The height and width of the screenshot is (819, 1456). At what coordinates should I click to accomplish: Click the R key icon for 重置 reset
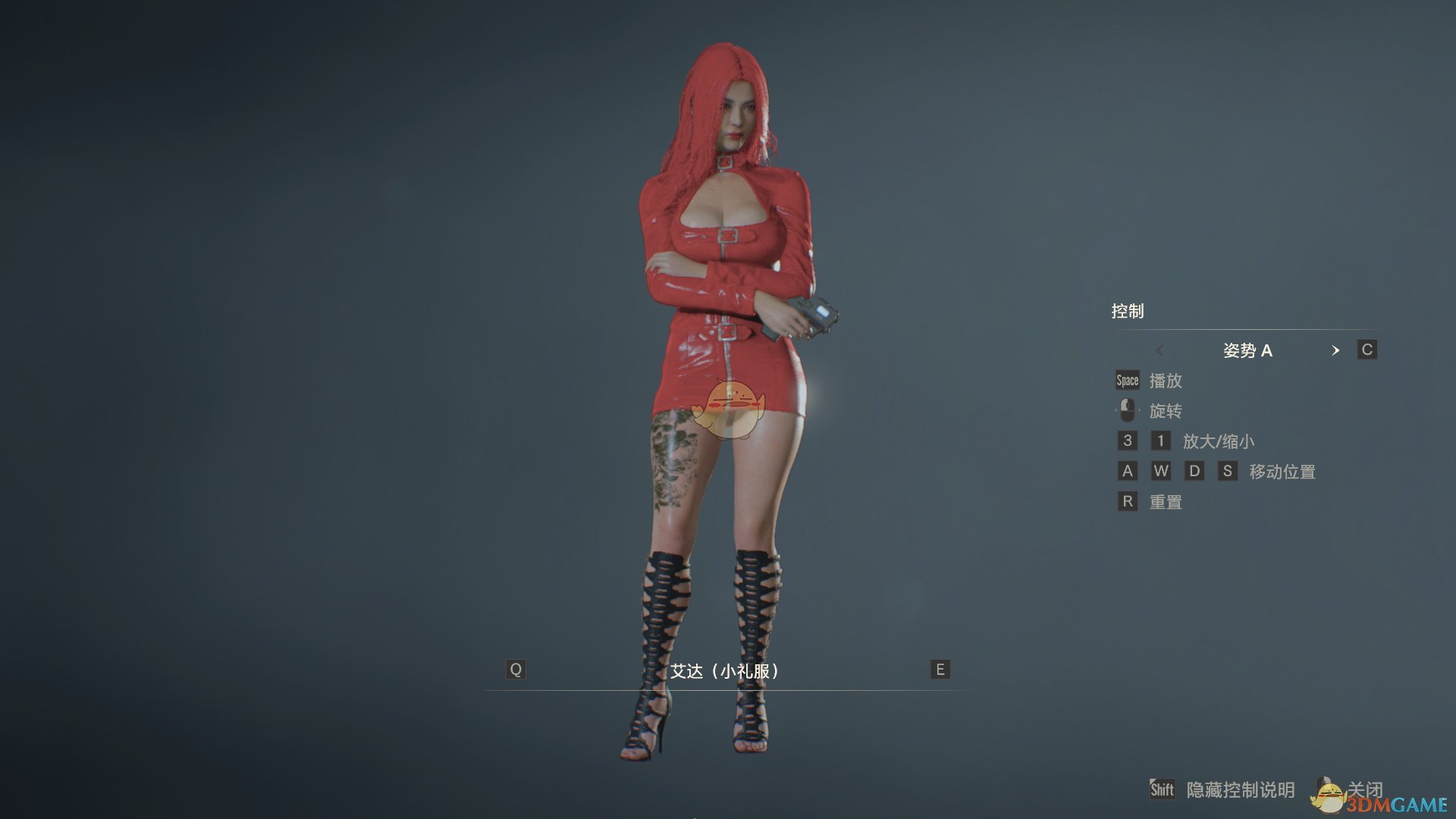point(1127,501)
